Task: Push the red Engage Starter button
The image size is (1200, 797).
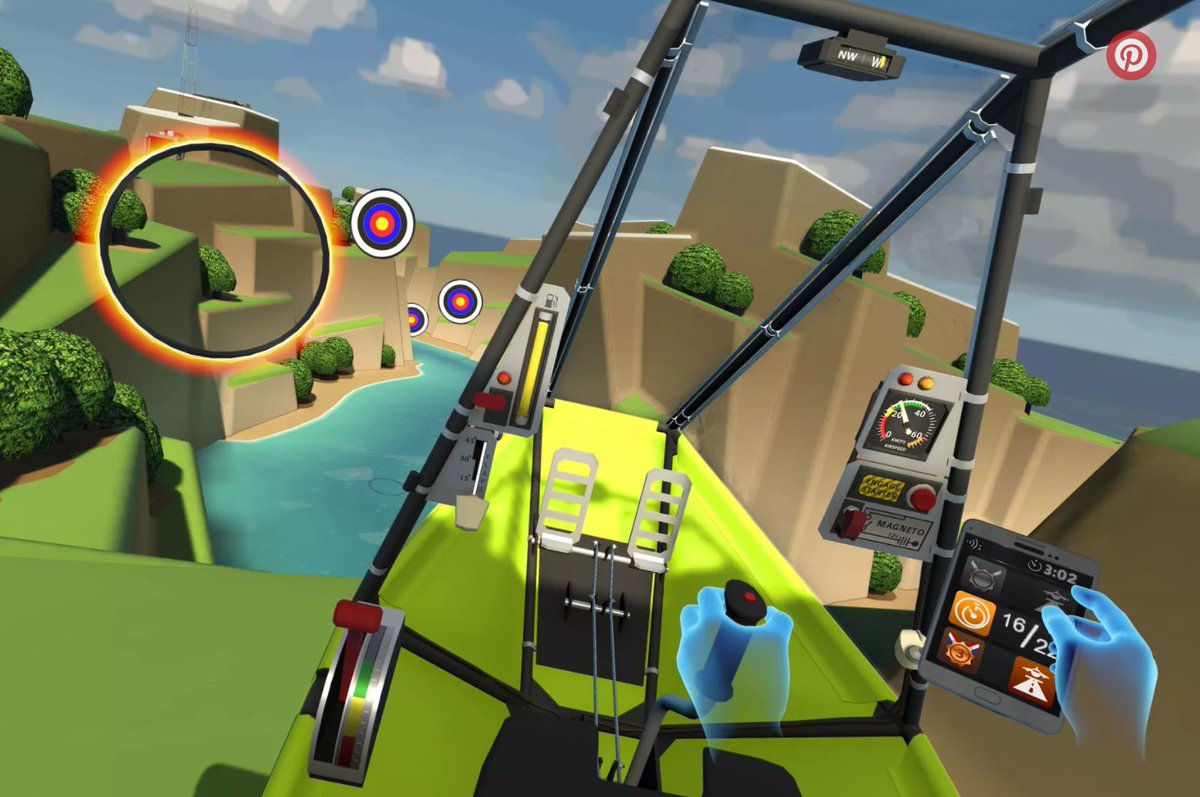Action: (x=922, y=496)
